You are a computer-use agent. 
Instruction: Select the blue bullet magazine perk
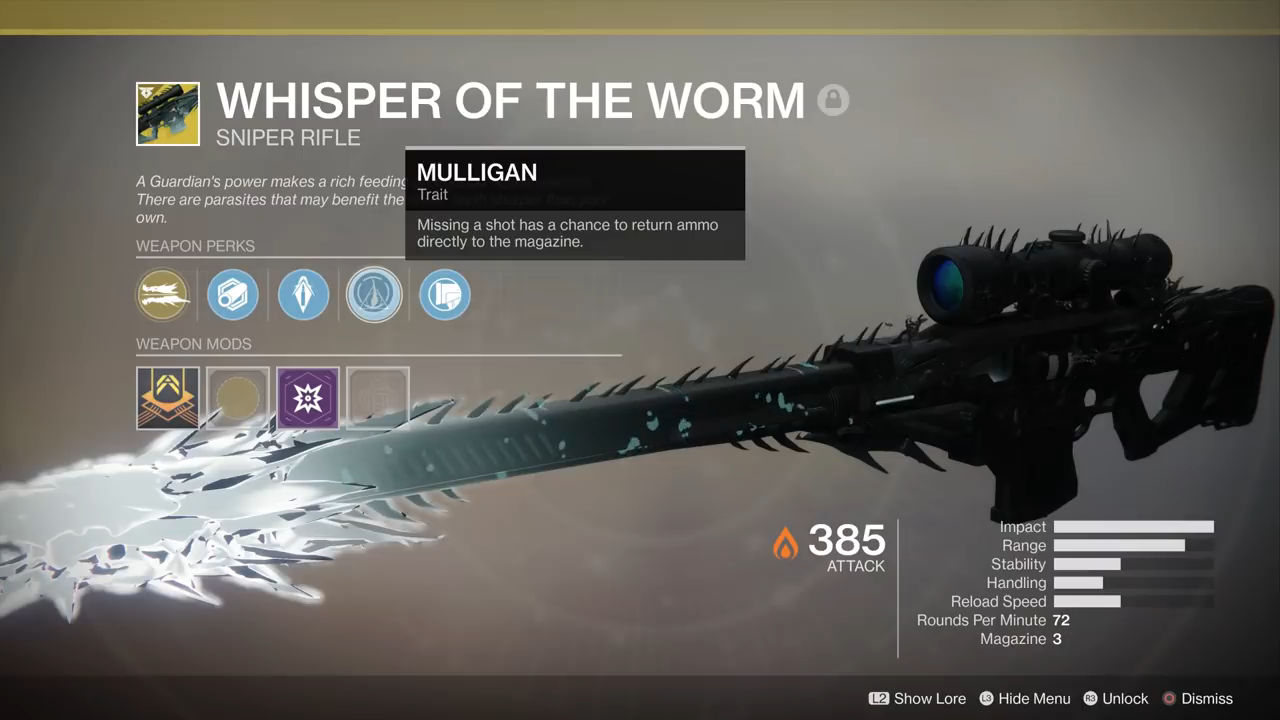303,295
